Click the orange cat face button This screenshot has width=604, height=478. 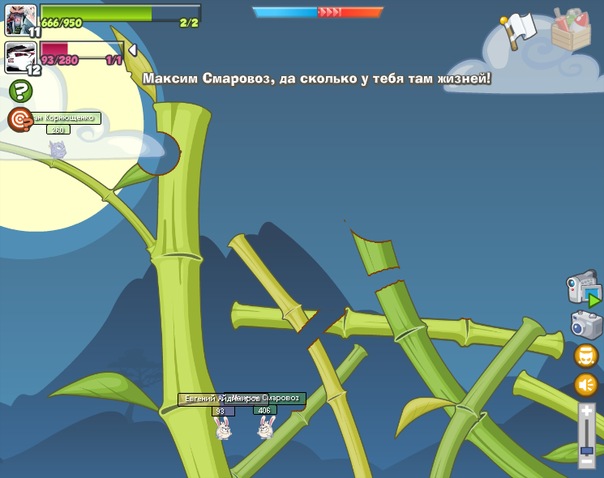(x=586, y=355)
